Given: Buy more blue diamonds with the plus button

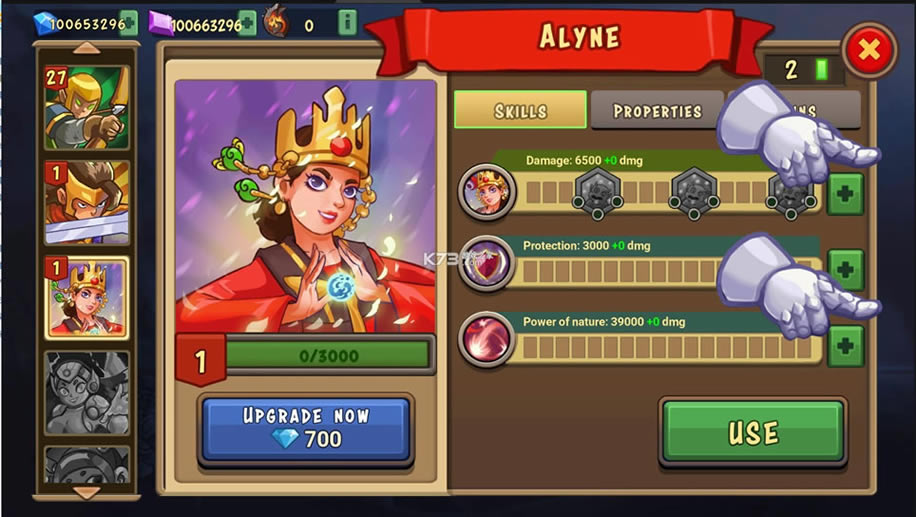Looking at the screenshot, I should tap(129, 22).
